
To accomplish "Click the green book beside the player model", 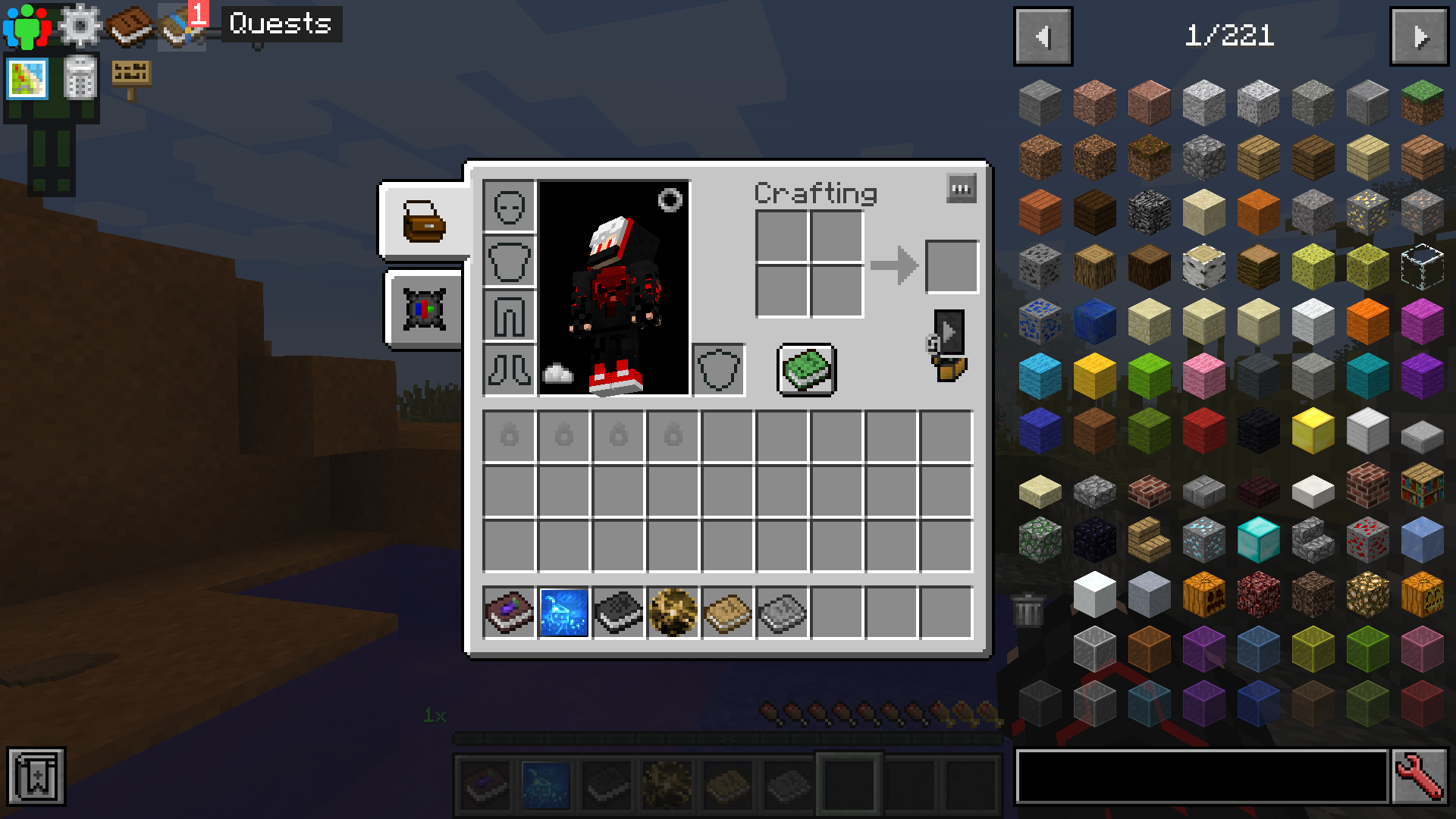I will point(805,369).
